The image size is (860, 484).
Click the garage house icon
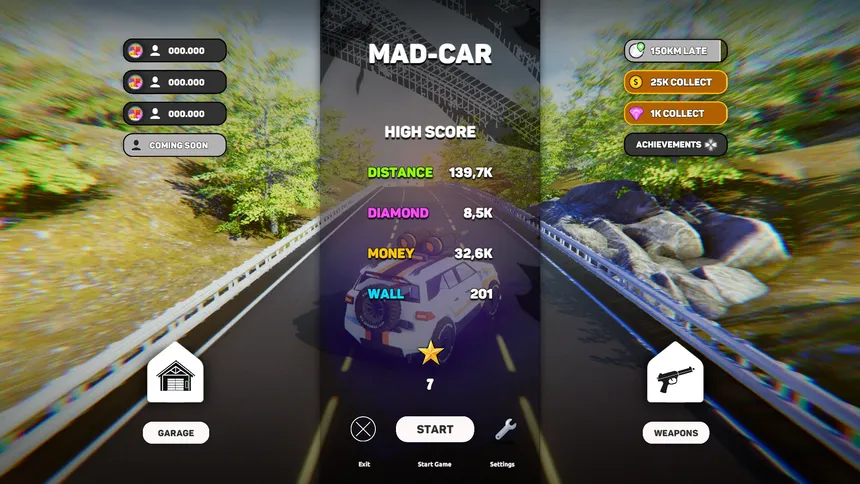[x=175, y=374]
